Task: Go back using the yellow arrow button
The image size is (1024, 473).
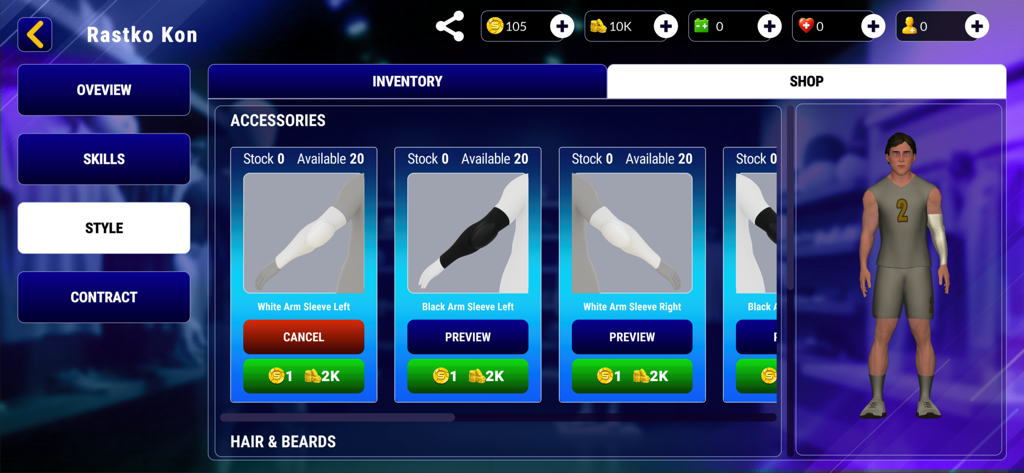Action: point(35,35)
